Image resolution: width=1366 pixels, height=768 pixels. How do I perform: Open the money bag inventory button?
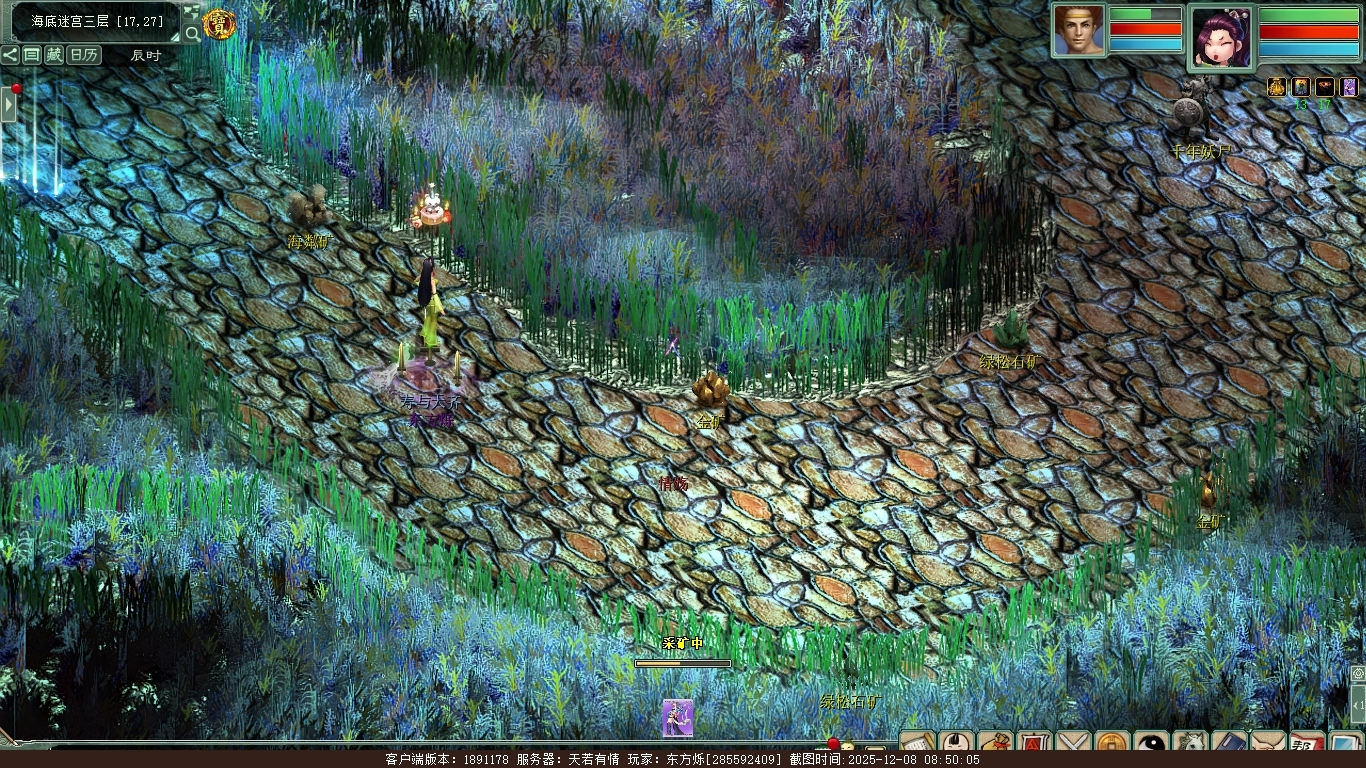tap(995, 745)
